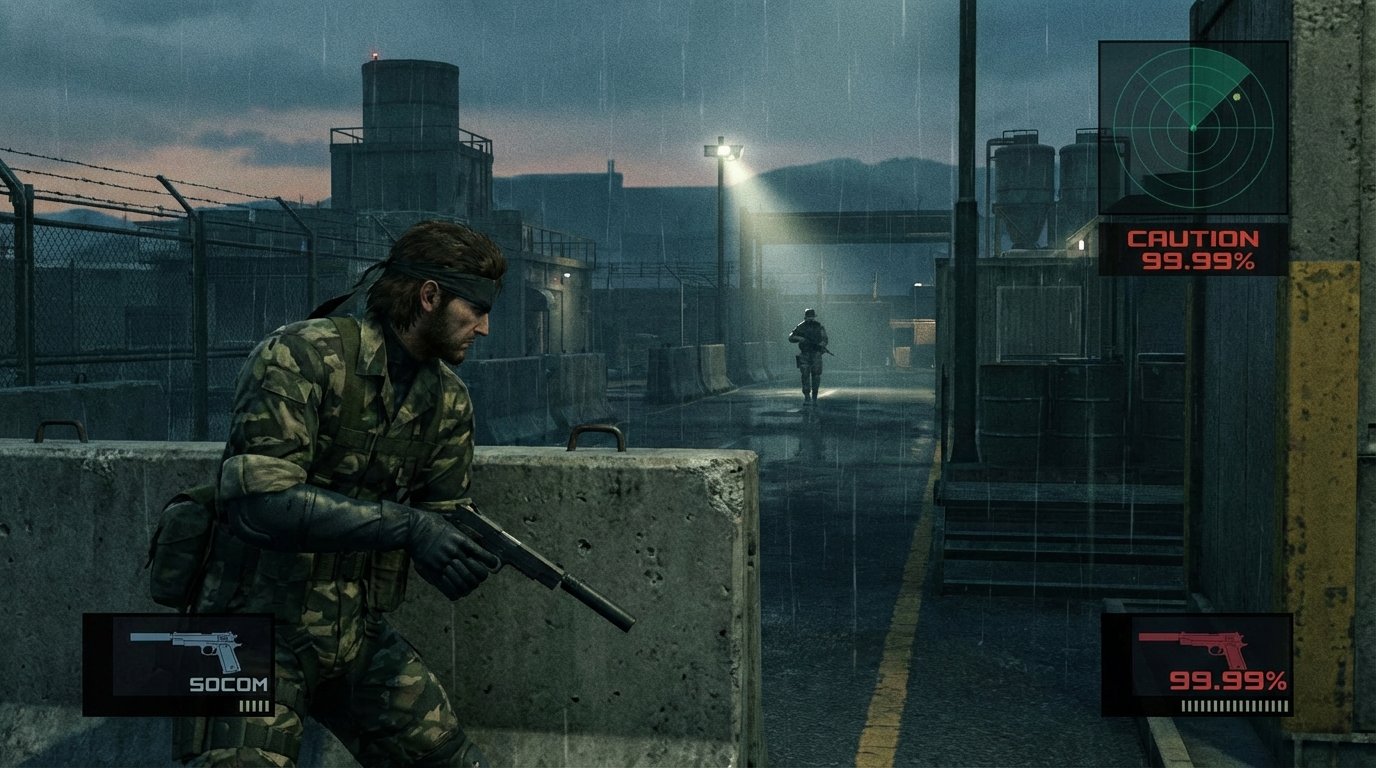Click the yellow enemy blip on the radar
This screenshot has height=768, width=1376.
point(1238,96)
